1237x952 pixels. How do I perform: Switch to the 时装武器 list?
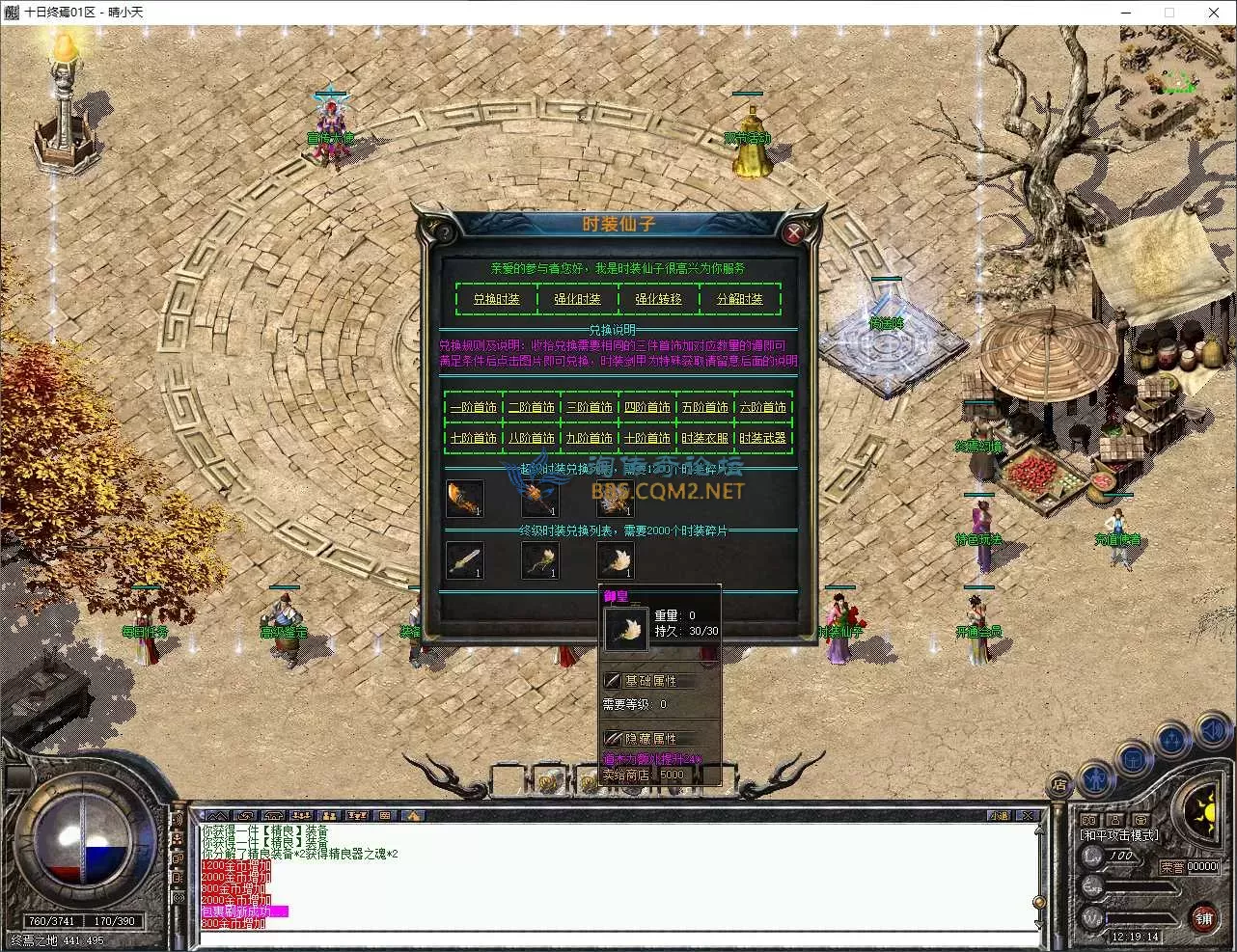(x=763, y=438)
